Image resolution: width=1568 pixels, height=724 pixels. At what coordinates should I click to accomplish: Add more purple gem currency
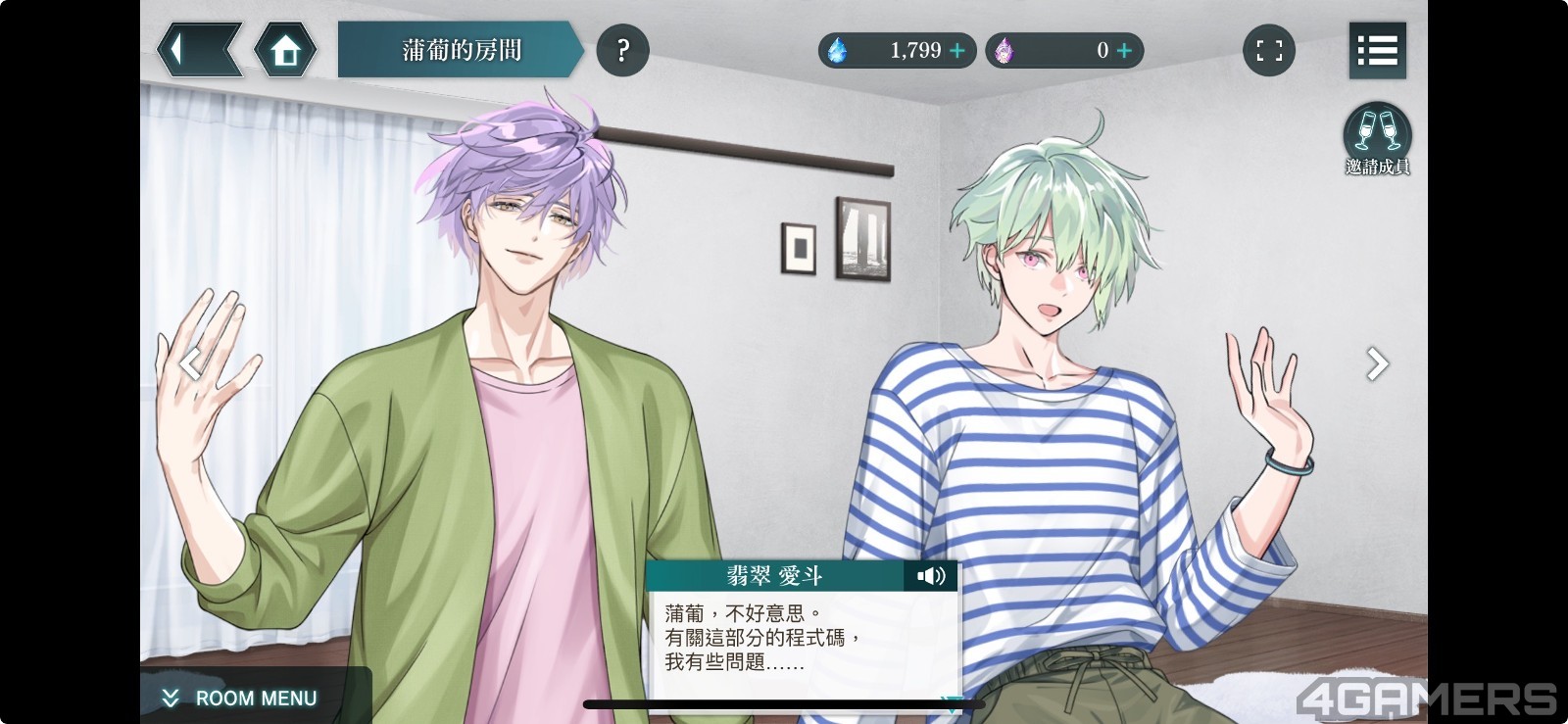point(1124,50)
